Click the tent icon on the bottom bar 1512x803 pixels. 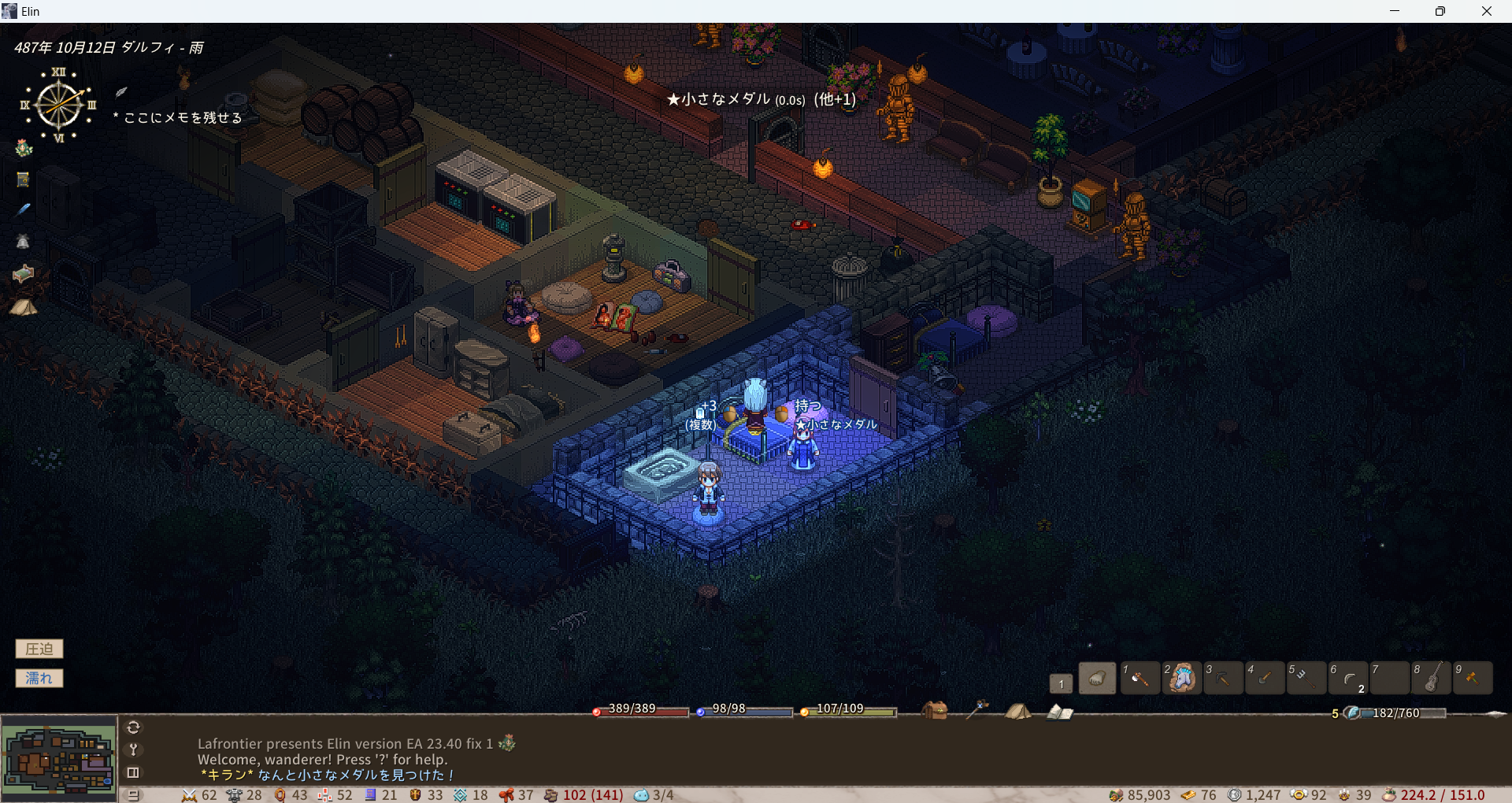(x=1017, y=712)
